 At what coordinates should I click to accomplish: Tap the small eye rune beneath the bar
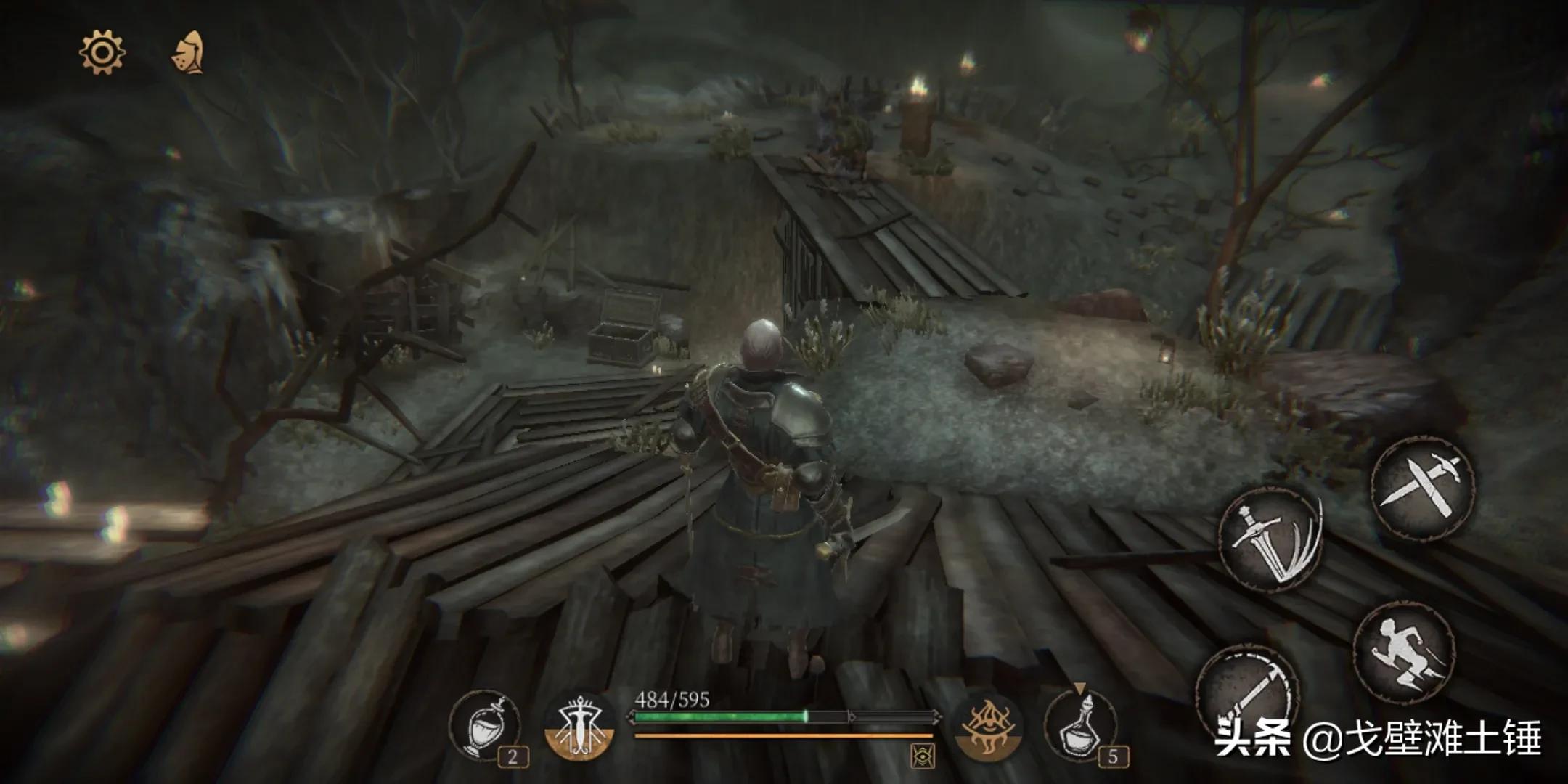pos(923,756)
